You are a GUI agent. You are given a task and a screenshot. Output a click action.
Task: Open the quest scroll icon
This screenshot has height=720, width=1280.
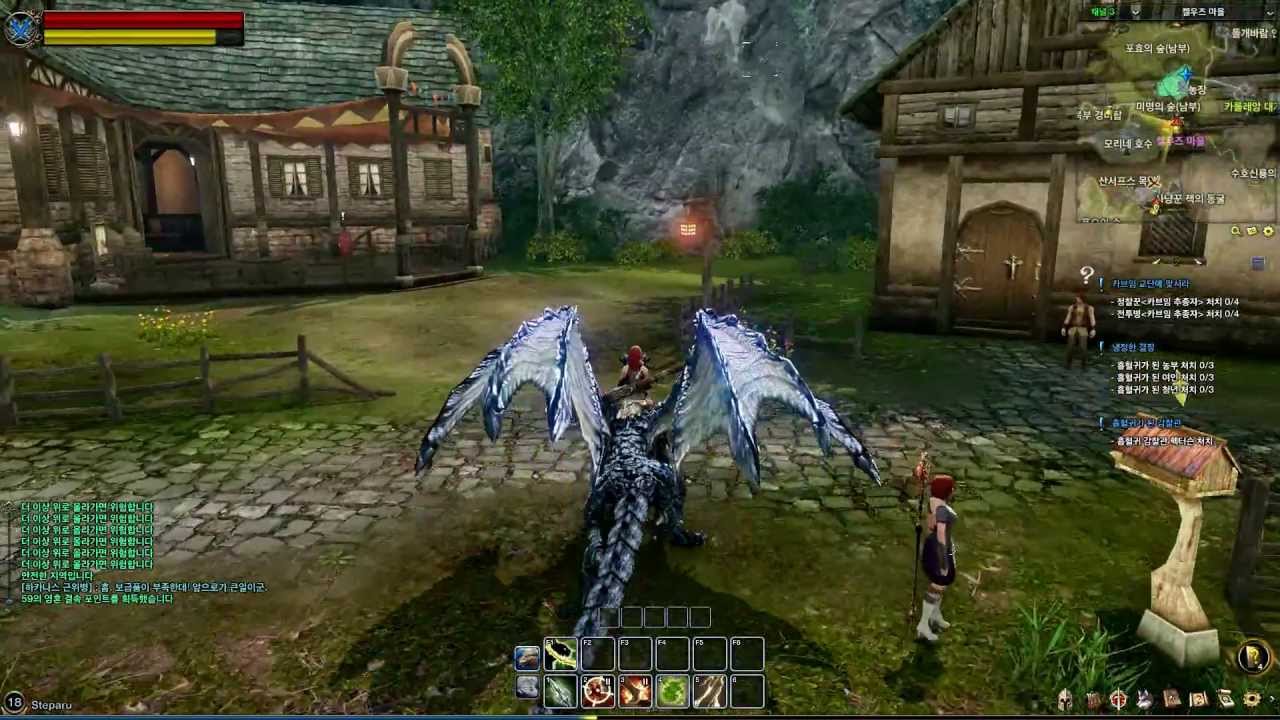point(1225,700)
